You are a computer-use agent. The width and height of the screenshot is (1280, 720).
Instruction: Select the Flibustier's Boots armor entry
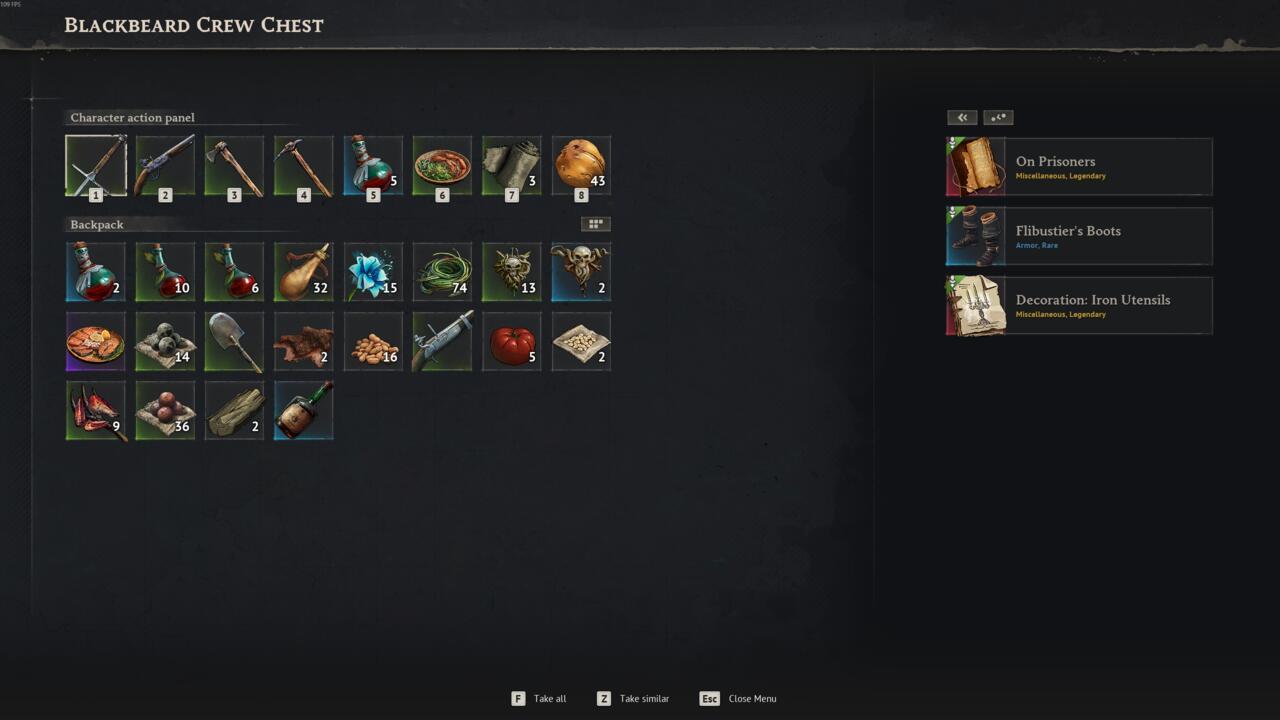point(1079,236)
